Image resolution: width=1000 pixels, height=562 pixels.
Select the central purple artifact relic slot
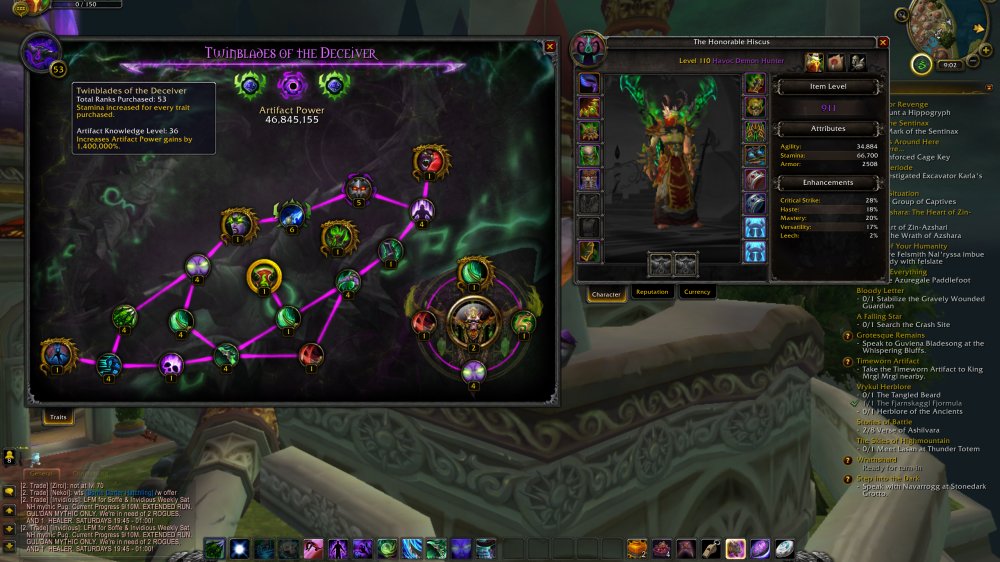[291, 83]
